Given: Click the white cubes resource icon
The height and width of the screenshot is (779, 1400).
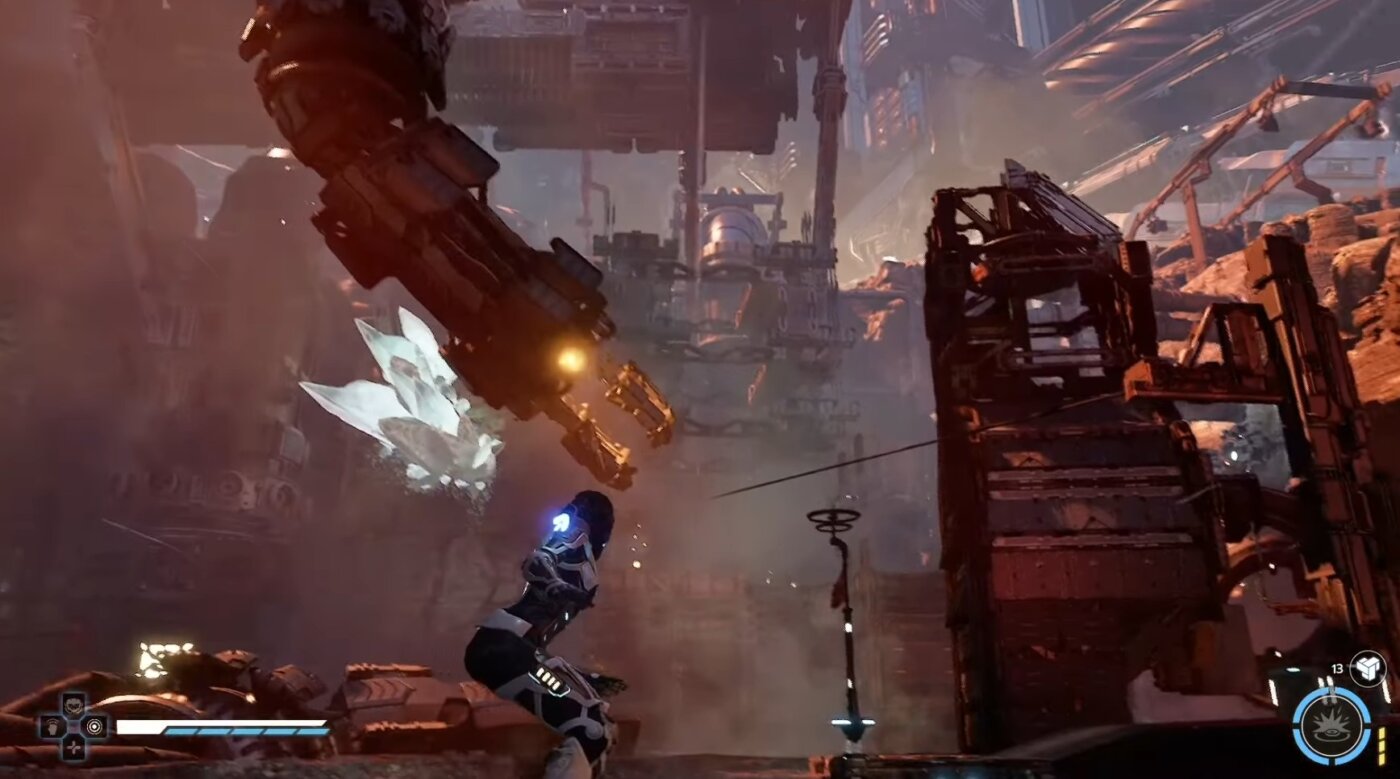Looking at the screenshot, I should (1367, 667).
